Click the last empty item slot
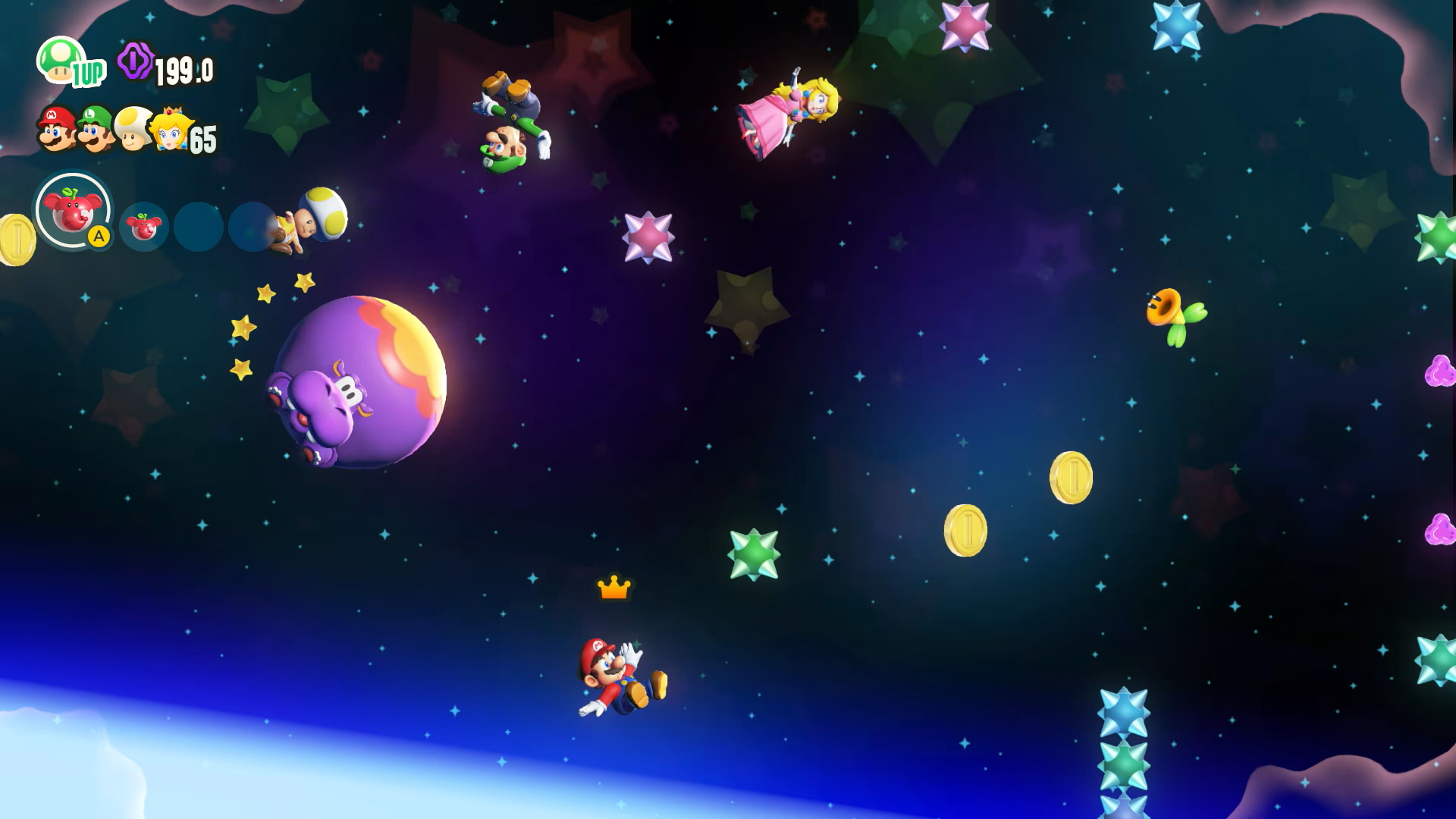The width and height of the screenshot is (1456, 819). point(250,227)
